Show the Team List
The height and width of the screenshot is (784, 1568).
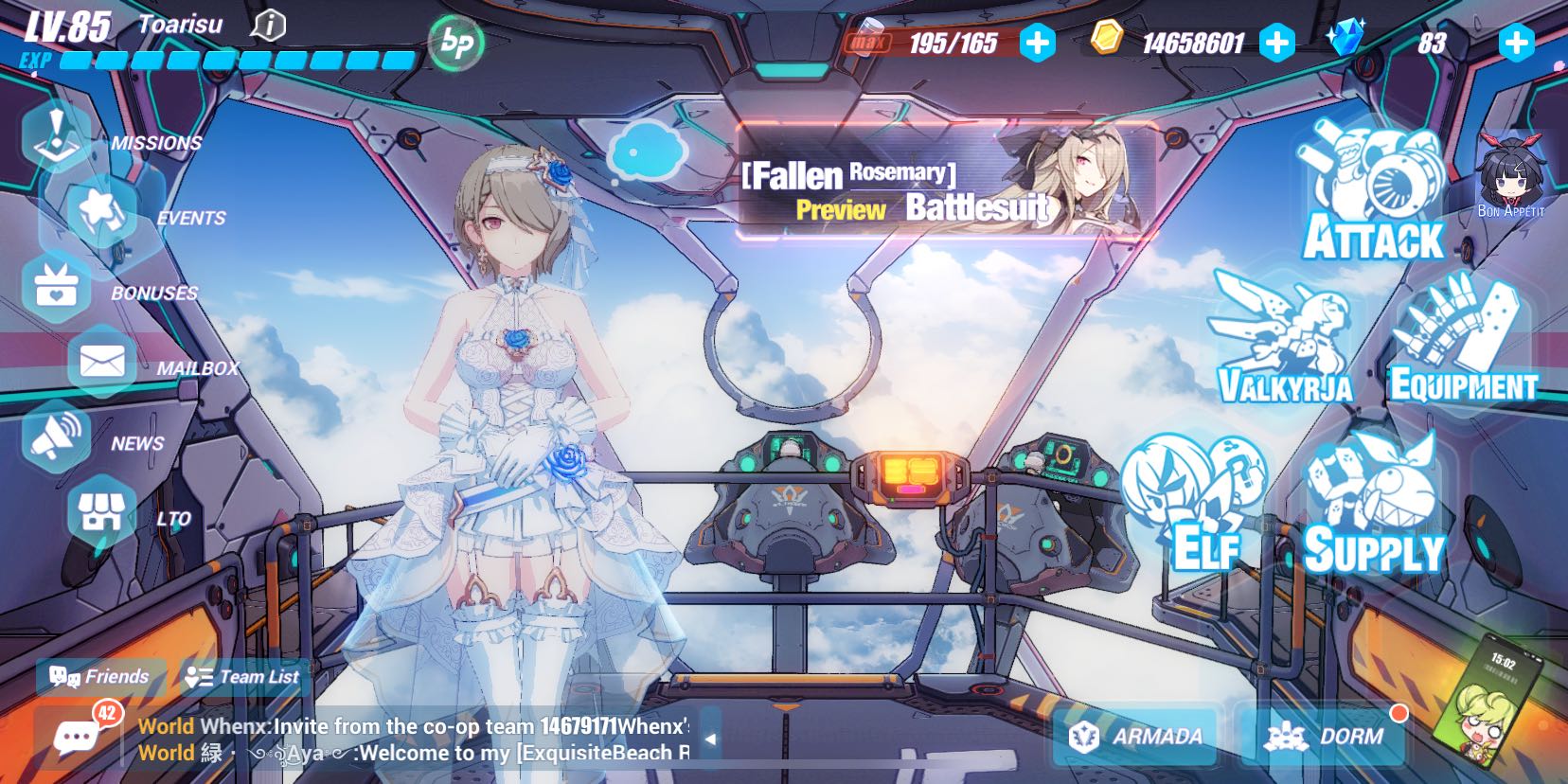tap(243, 676)
